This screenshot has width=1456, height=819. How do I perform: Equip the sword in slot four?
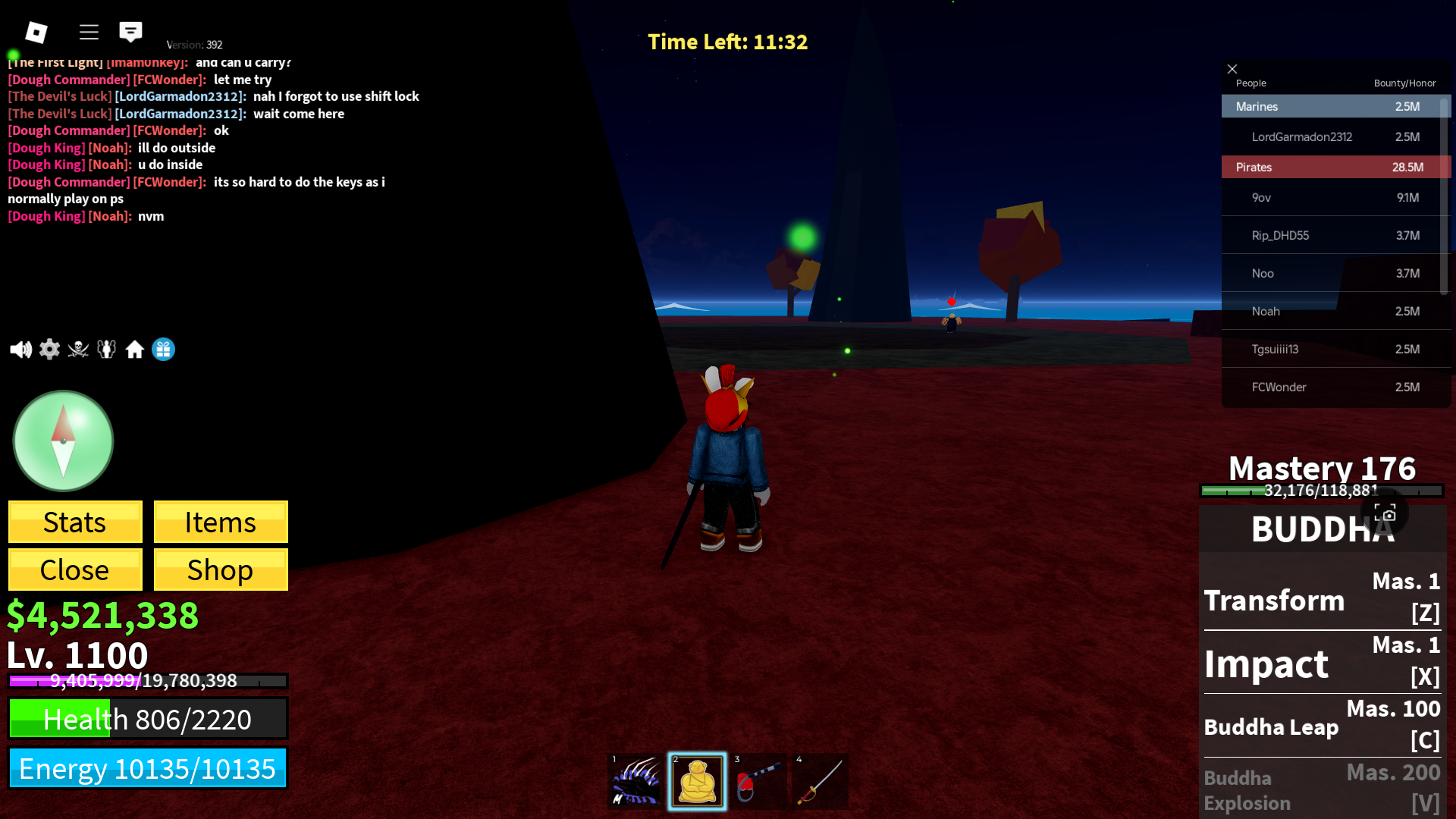click(x=820, y=781)
